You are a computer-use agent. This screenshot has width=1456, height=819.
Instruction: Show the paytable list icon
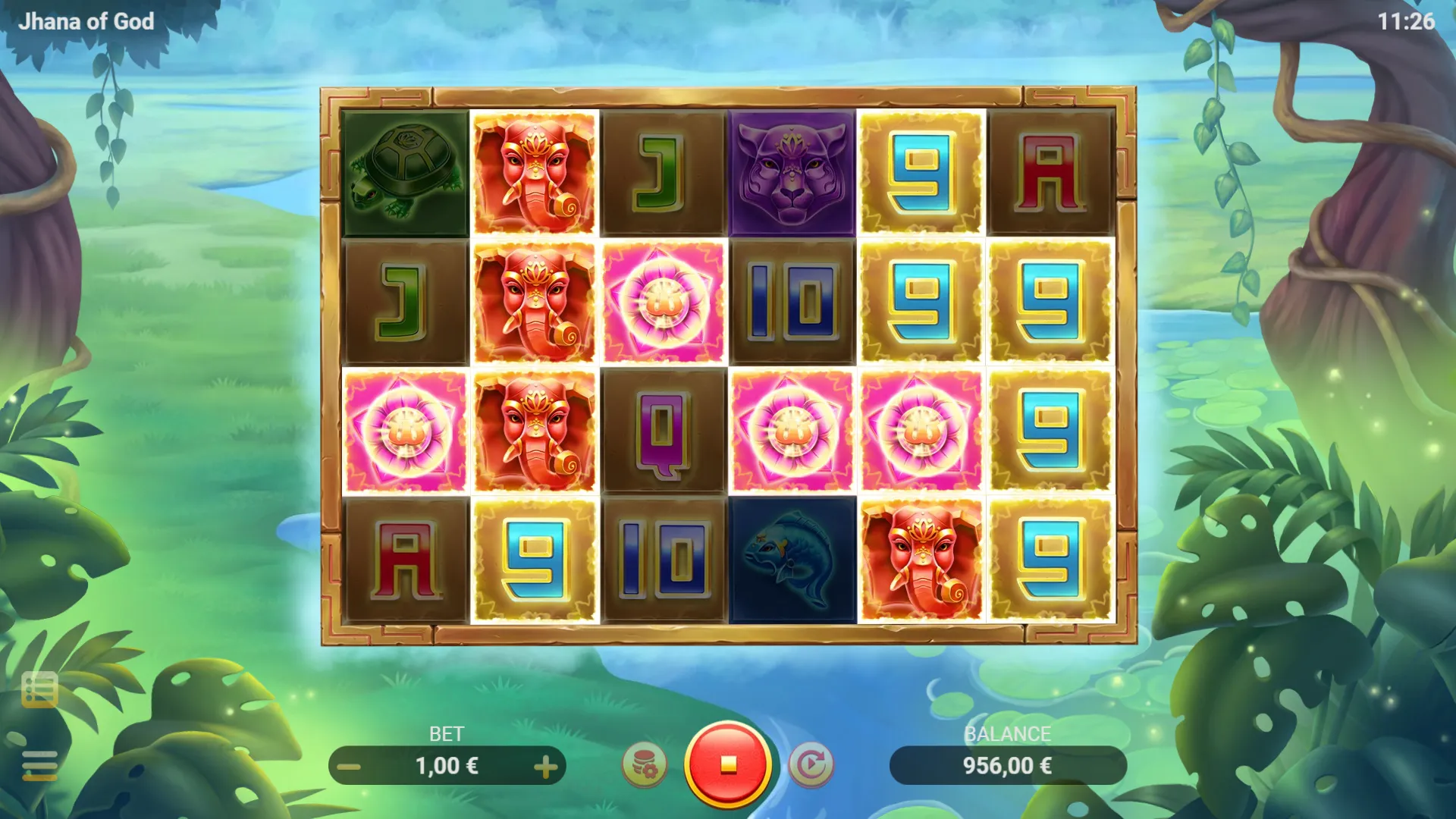(x=39, y=689)
